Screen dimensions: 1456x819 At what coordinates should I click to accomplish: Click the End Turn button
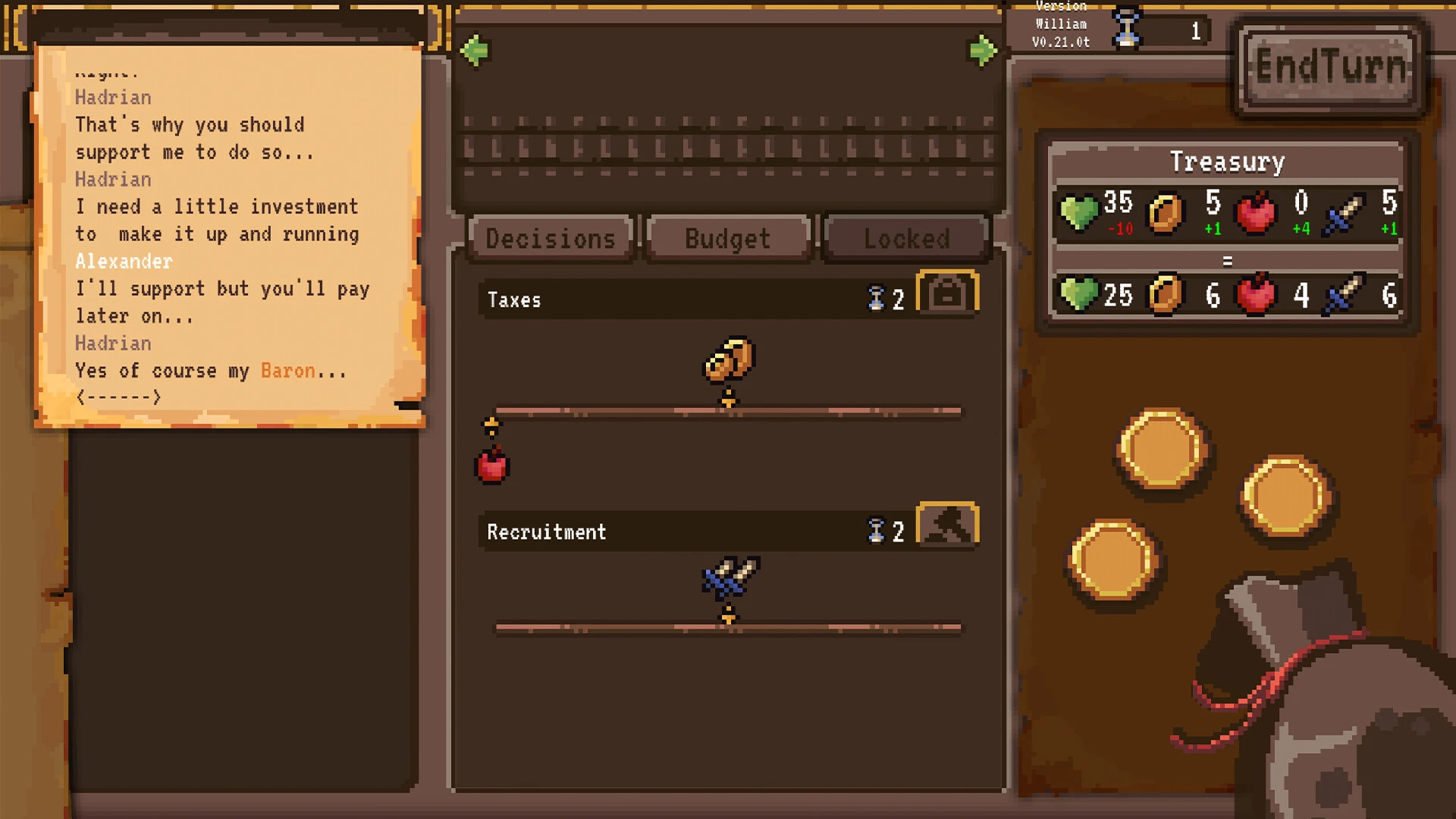click(1331, 68)
